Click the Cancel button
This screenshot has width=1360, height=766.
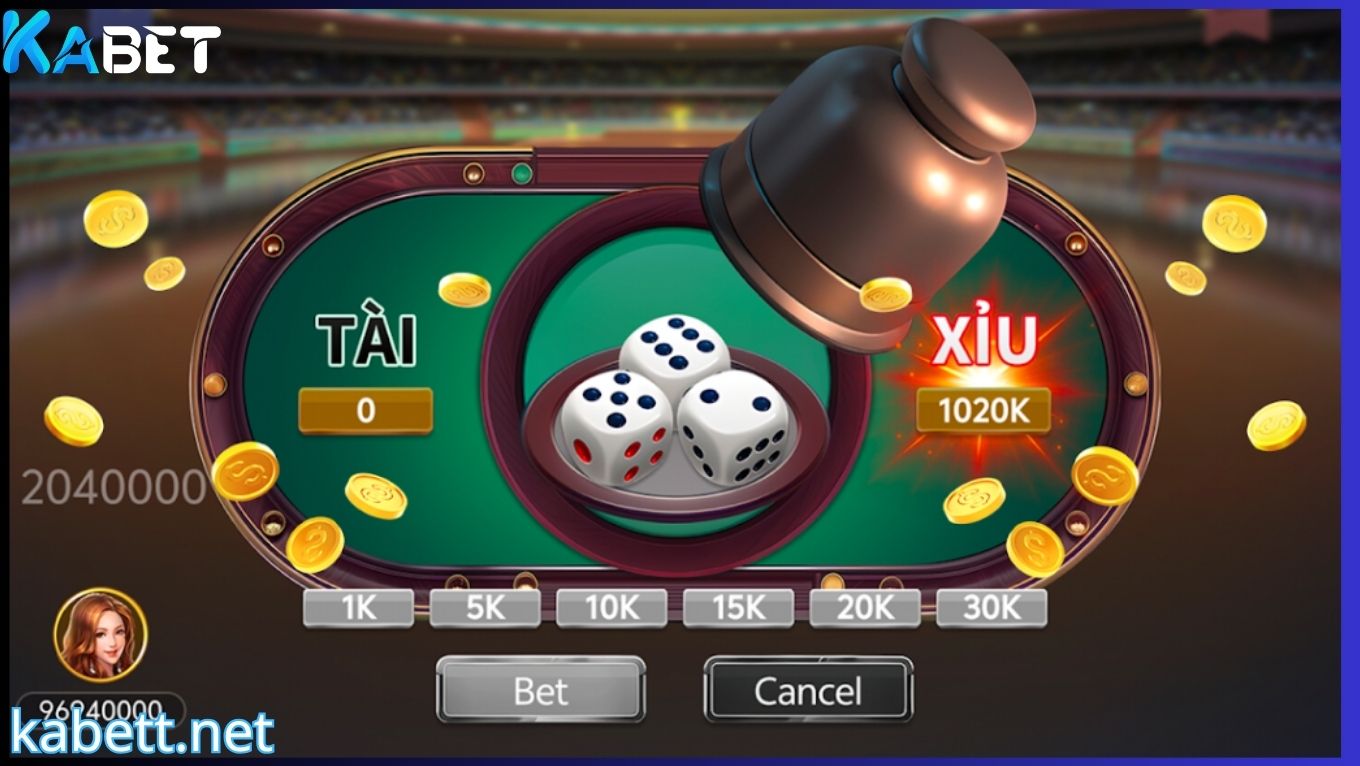pyautogui.click(x=808, y=690)
